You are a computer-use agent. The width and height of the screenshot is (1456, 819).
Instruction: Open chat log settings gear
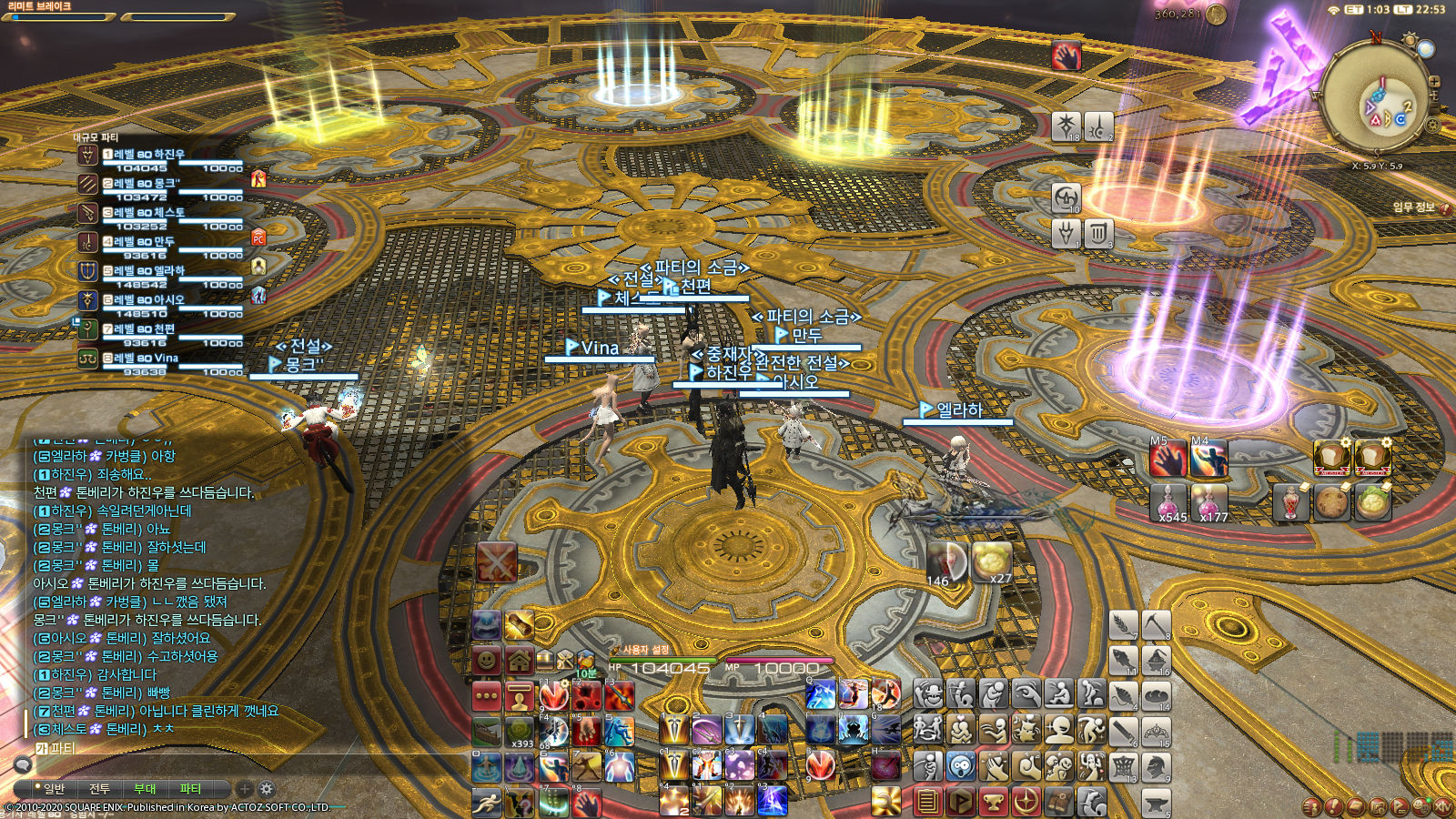click(267, 789)
